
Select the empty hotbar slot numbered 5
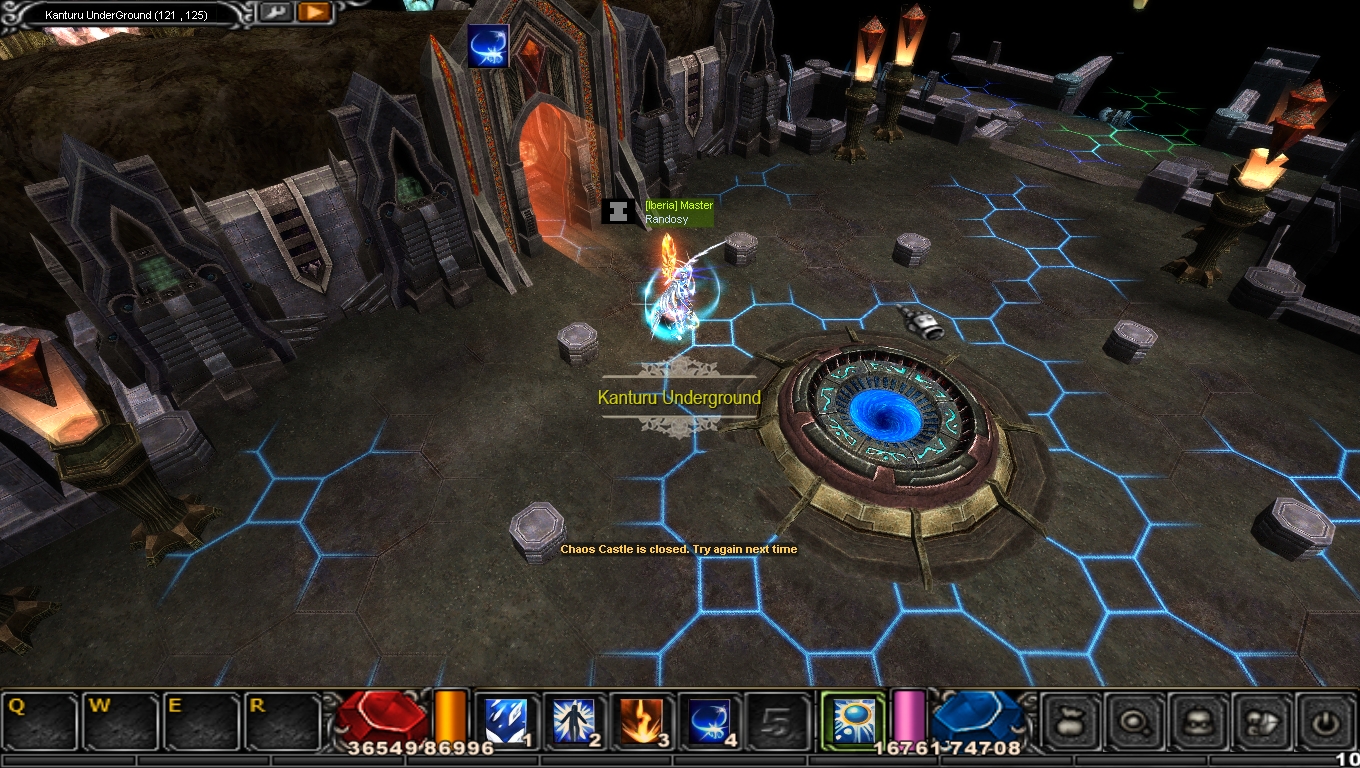(779, 722)
